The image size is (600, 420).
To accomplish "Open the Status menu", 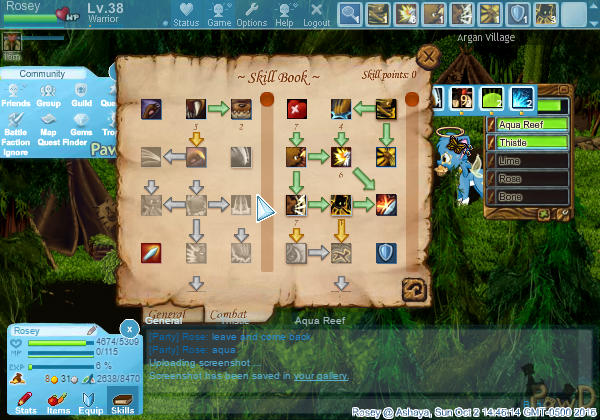I will pyautogui.click(x=186, y=14).
